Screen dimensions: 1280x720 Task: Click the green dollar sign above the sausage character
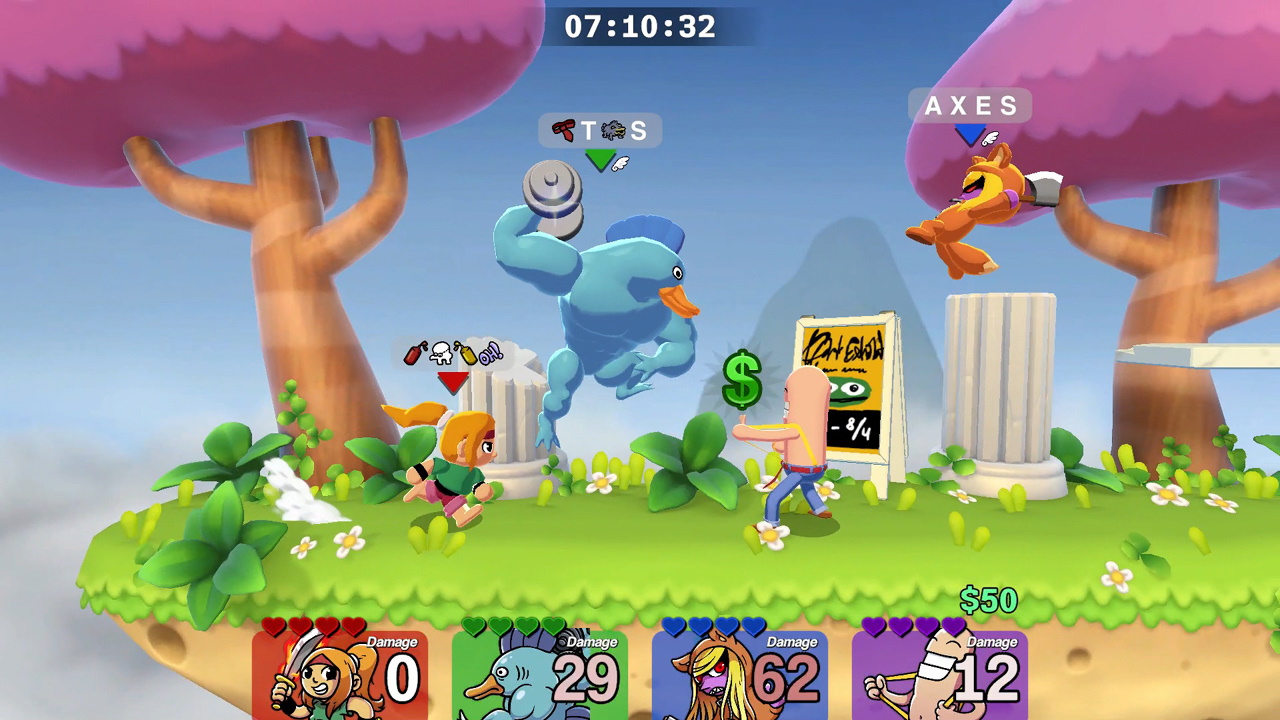741,381
